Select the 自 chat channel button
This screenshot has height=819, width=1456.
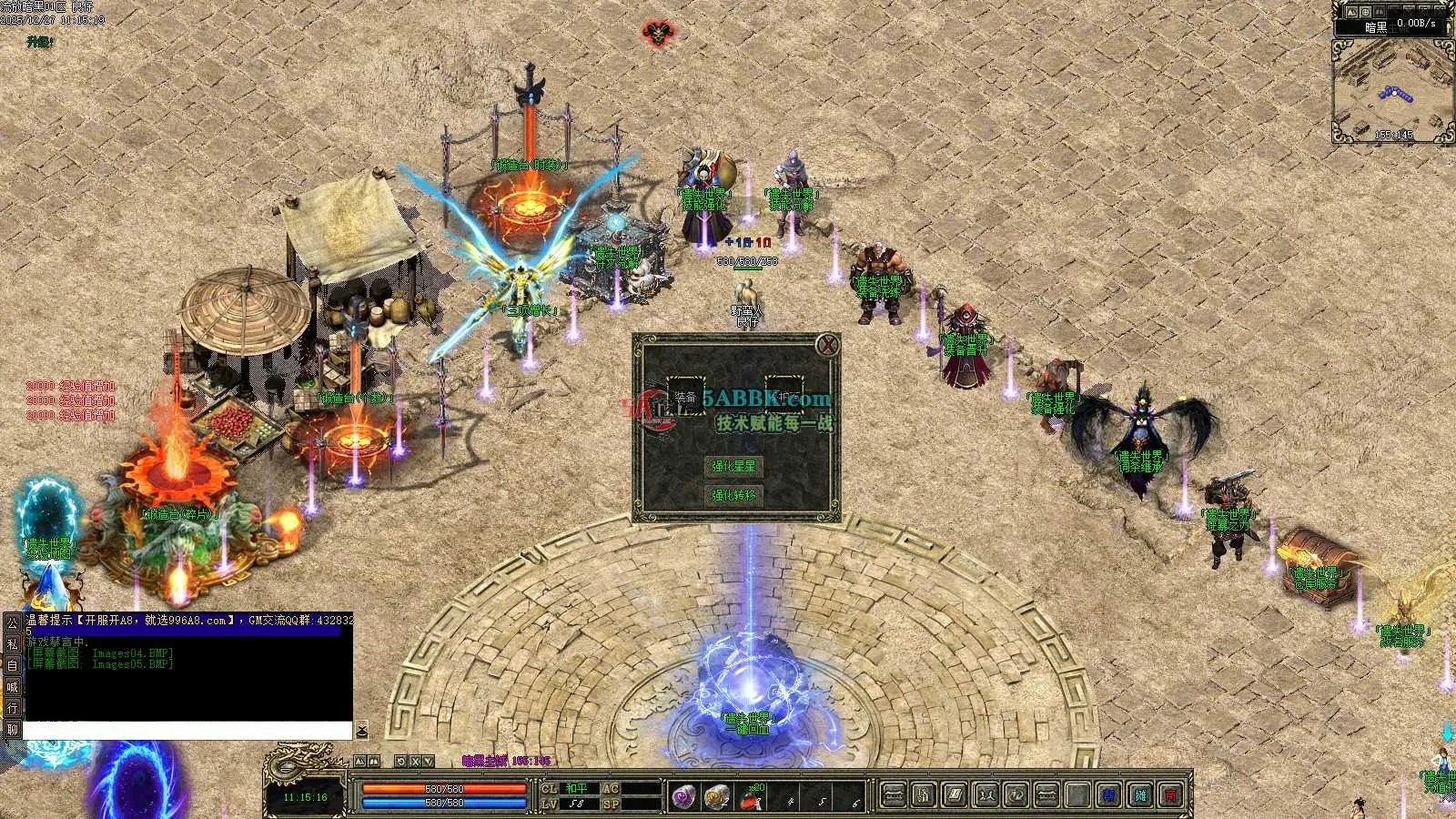(12, 665)
